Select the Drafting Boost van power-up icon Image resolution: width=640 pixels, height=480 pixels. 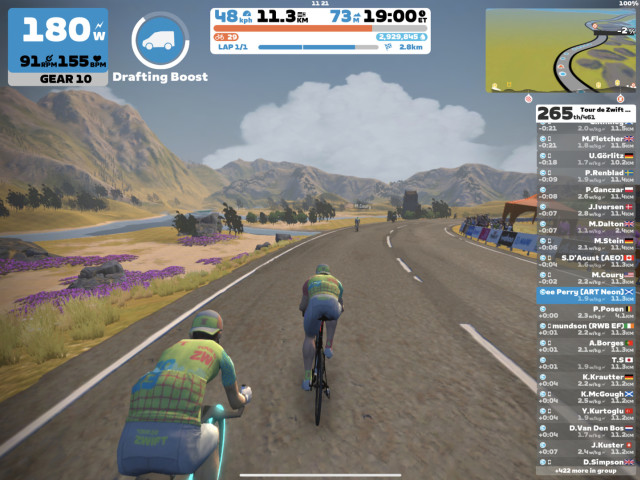pyautogui.click(x=160, y=40)
